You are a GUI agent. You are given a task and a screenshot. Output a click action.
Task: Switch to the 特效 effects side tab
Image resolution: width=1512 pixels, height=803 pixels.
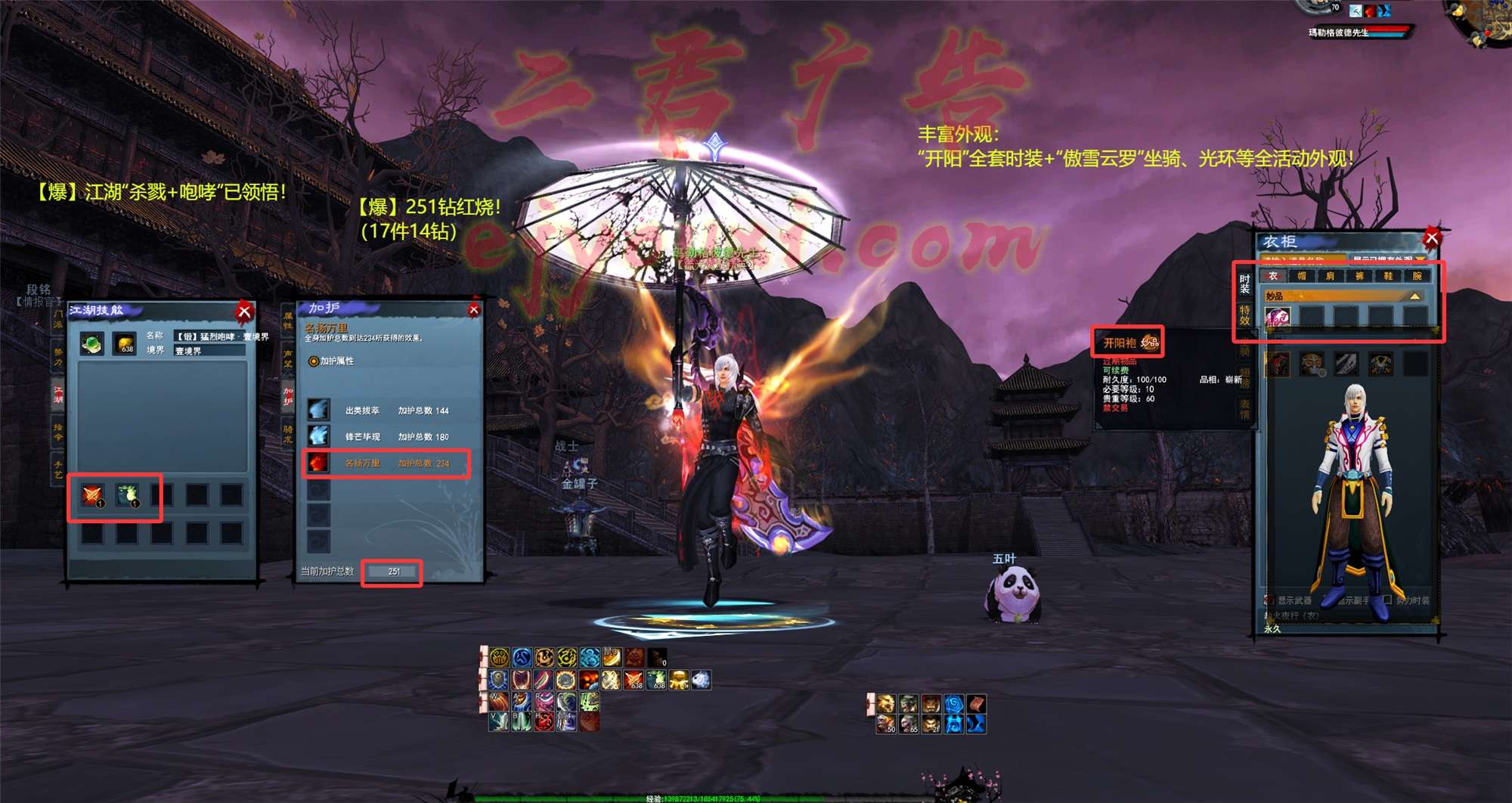tap(1244, 315)
